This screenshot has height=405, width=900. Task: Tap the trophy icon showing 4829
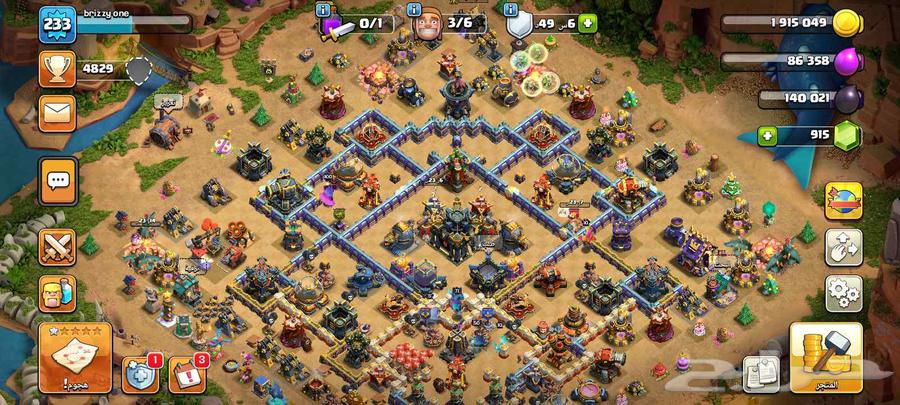[56, 68]
